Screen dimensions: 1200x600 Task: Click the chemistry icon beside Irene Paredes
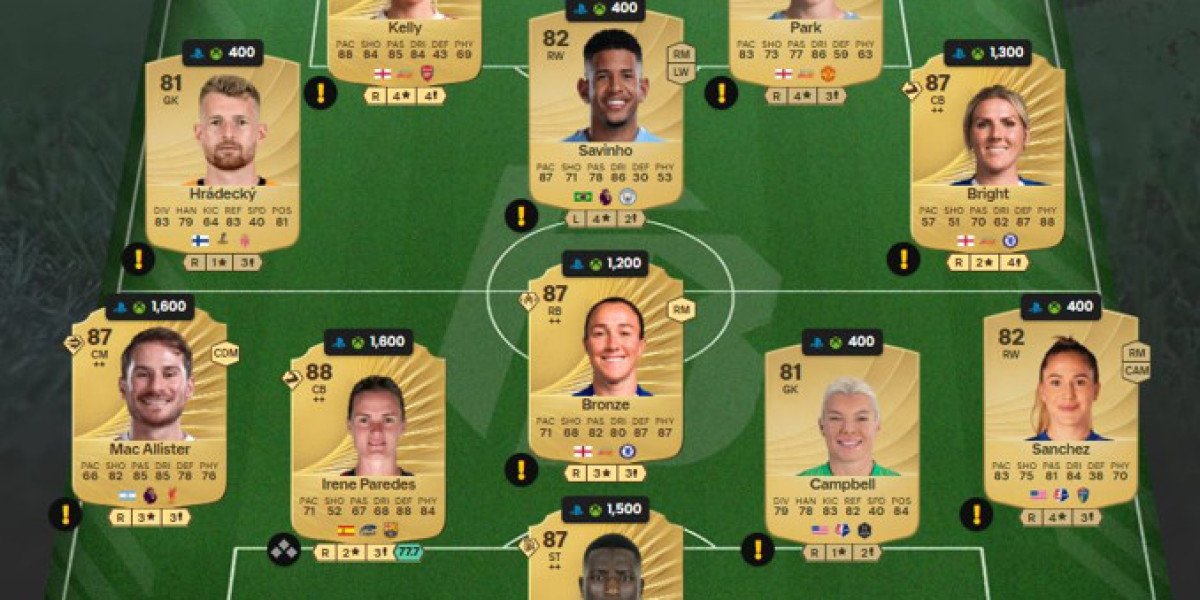283,550
